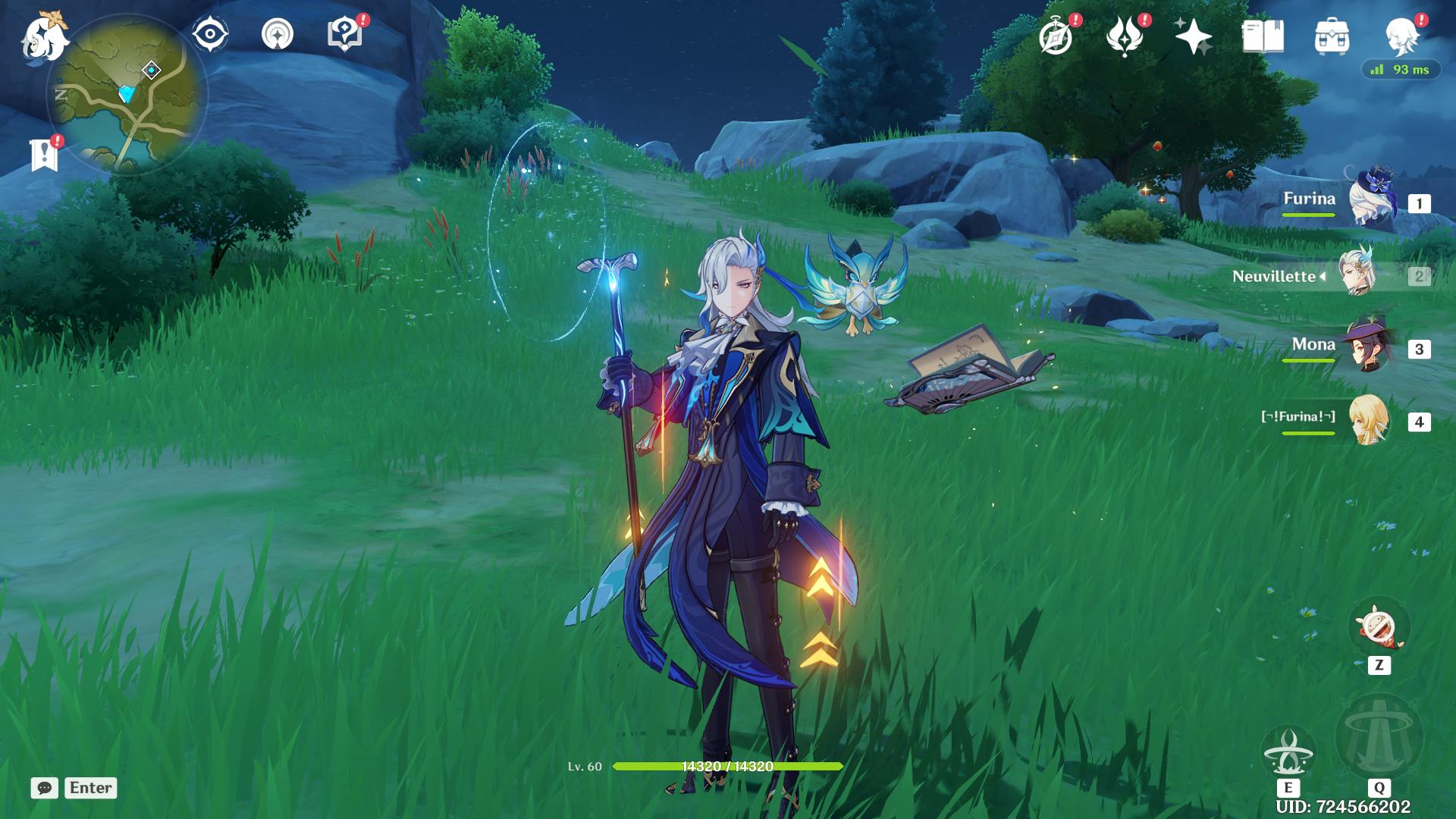This screenshot has height=819, width=1456.
Task: Open the Wish star icon
Action: click(x=1193, y=36)
